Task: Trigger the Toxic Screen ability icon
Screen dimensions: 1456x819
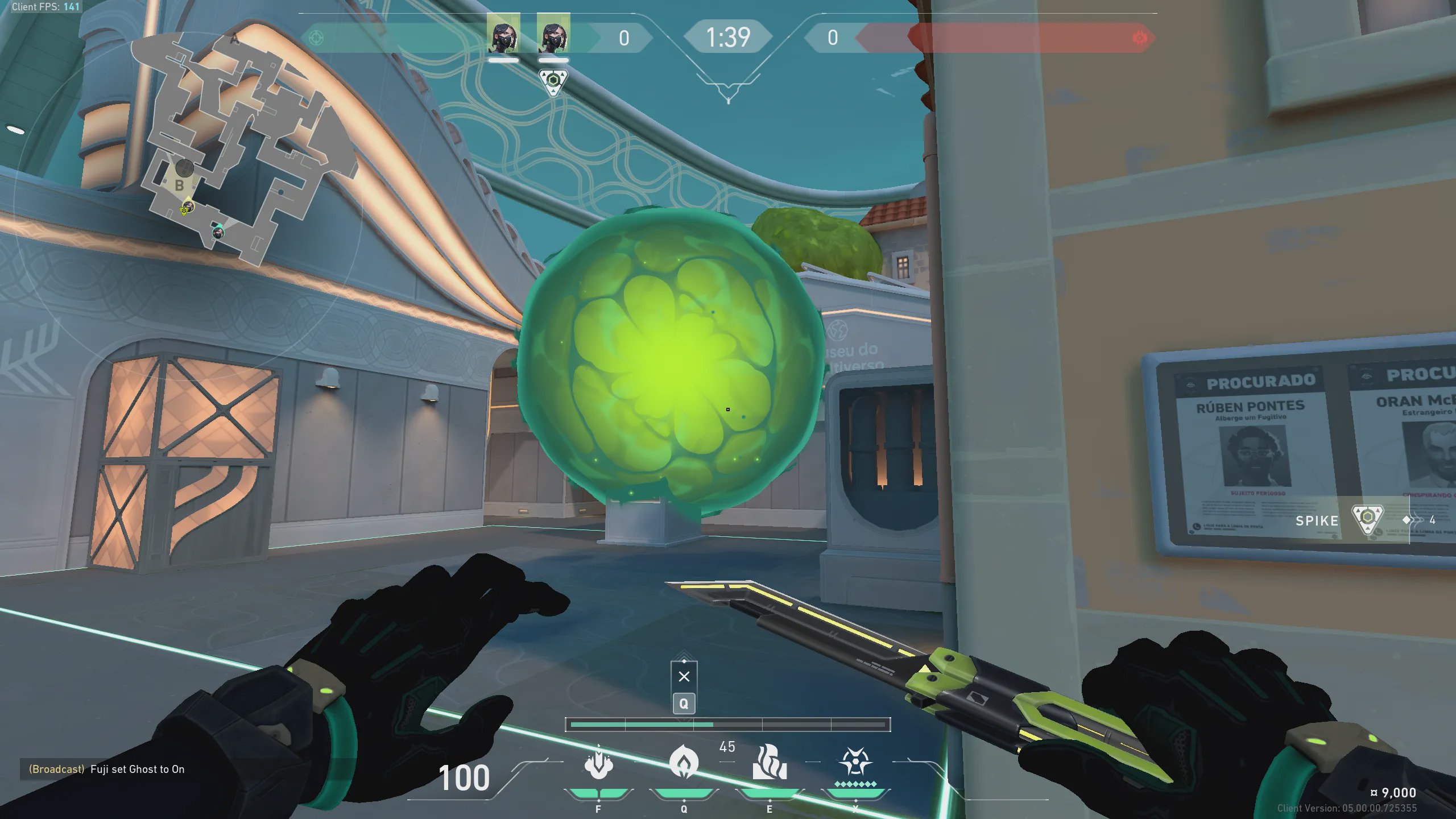Action: [x=770, y=762]
